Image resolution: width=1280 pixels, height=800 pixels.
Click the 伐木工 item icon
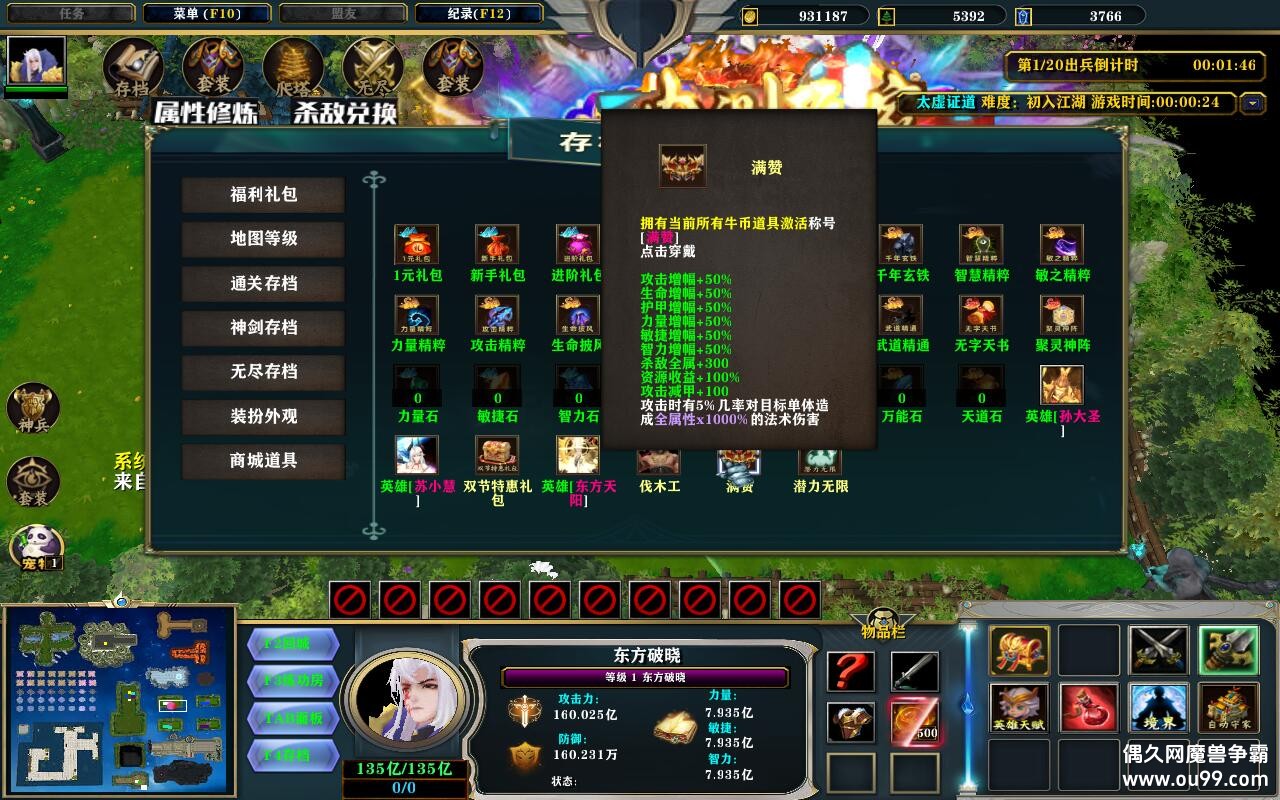659,462
